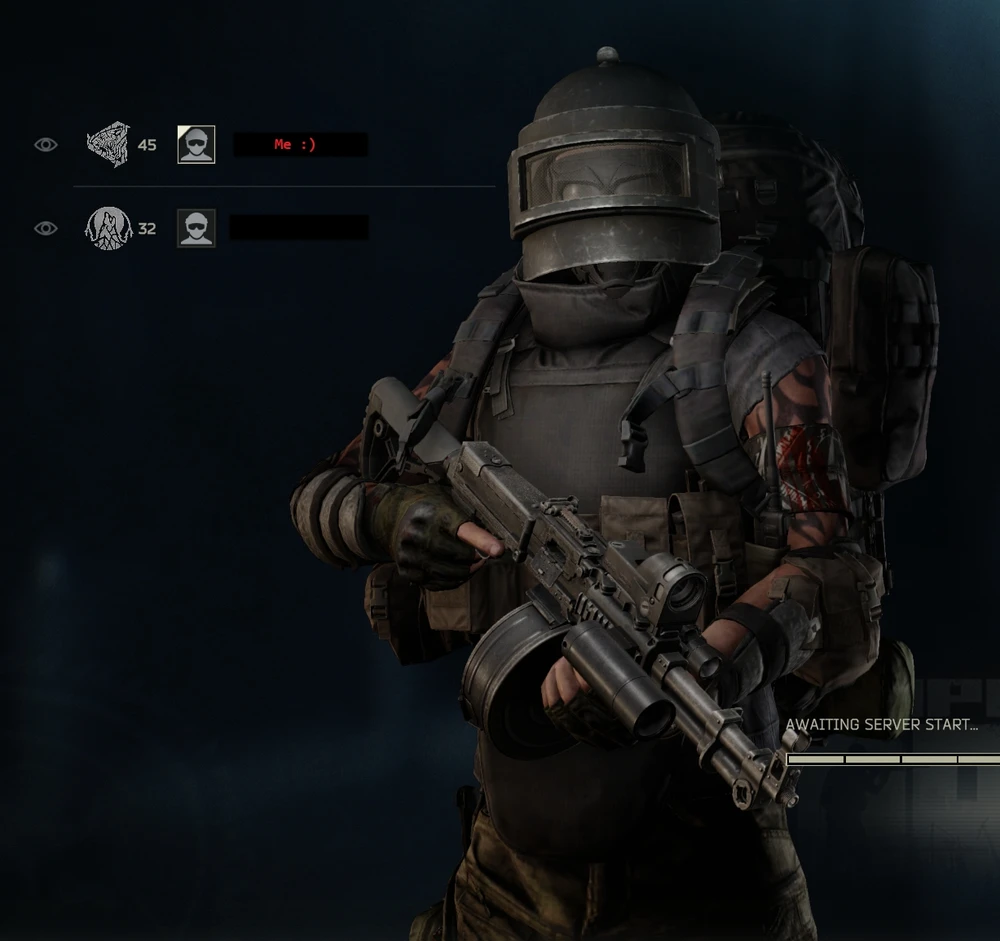1000x941 pixels.
Task: Click the level 32 player's avatar portrait
Action: click(x=196, y=228)
